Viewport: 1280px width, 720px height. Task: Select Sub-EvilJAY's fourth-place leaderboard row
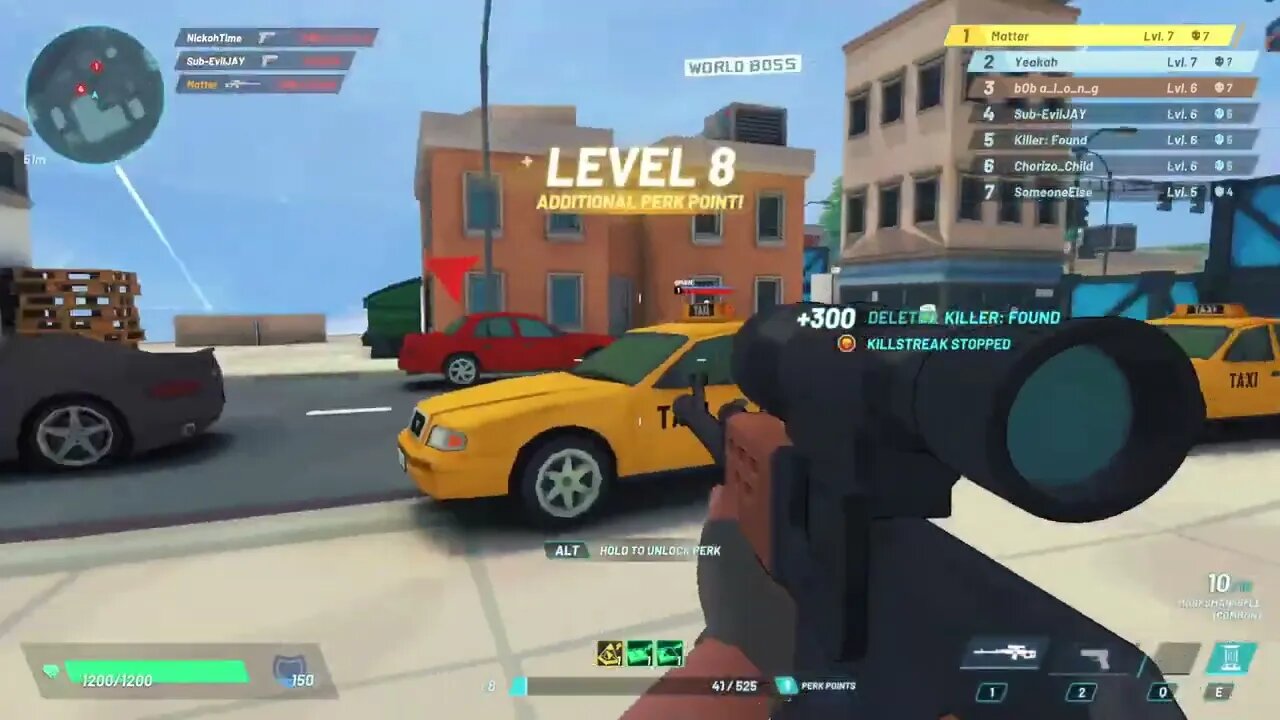point(1110,114)
